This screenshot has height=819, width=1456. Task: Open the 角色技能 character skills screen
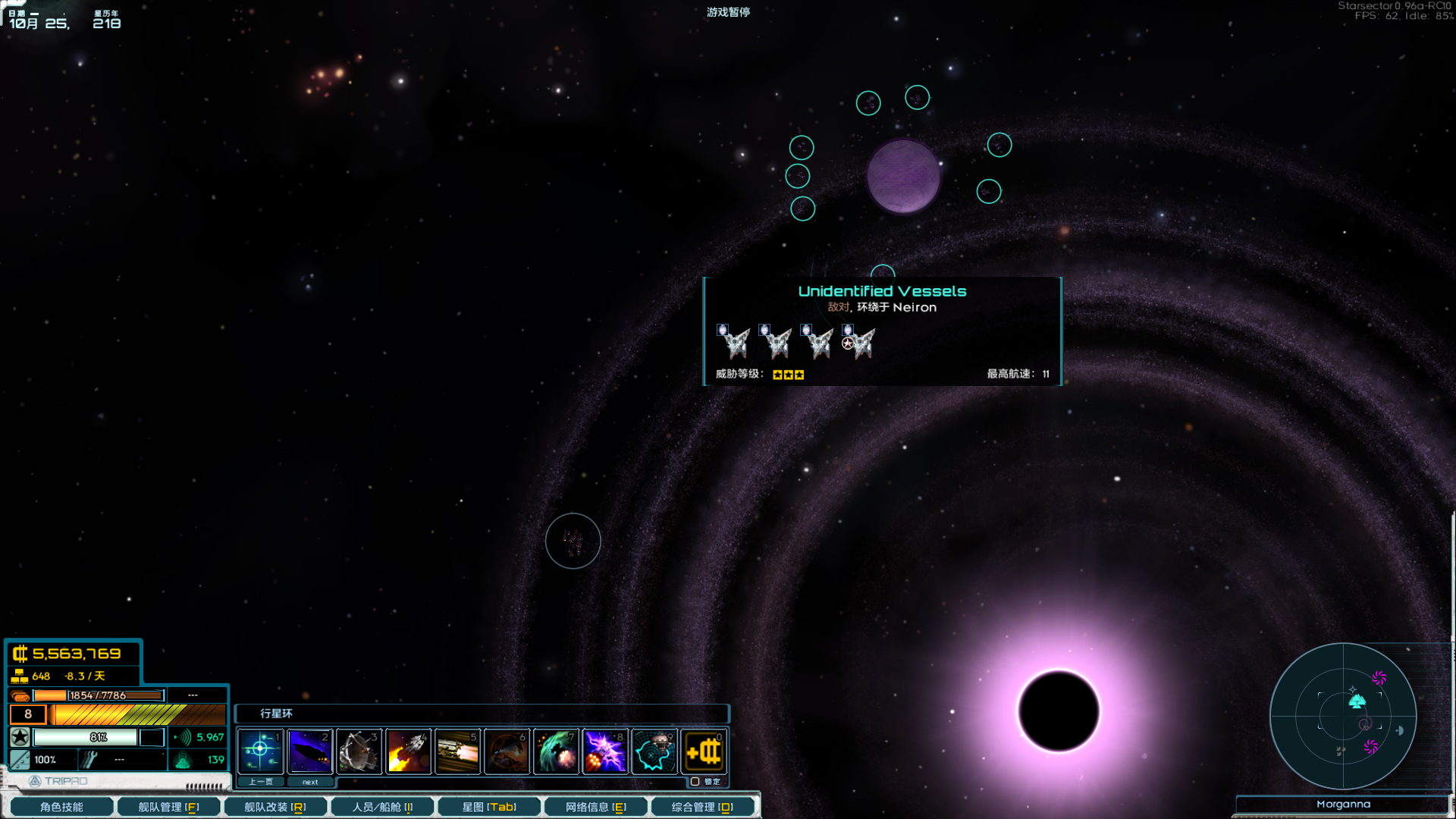(61, 807)
